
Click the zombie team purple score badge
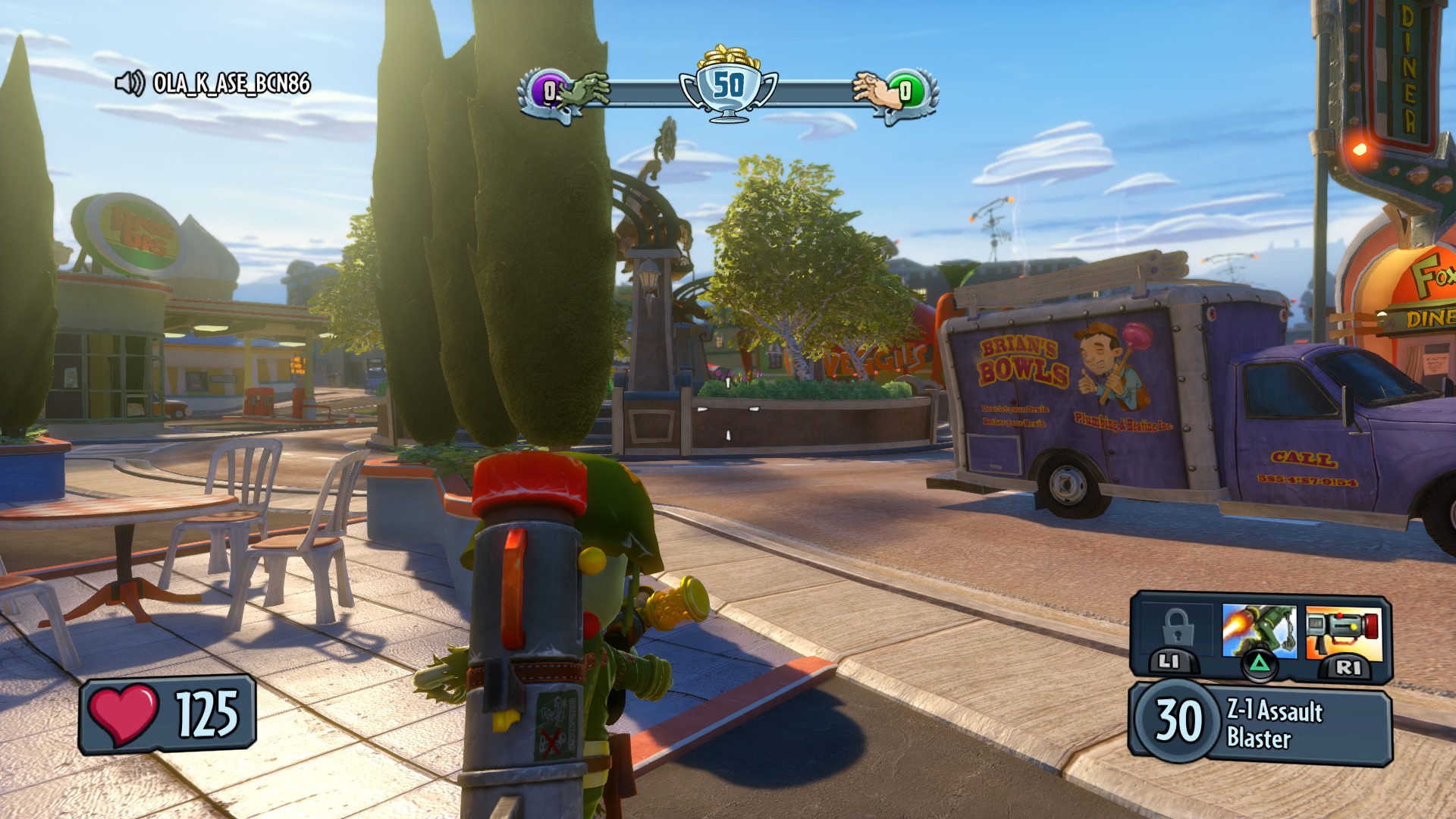(548, 93)
